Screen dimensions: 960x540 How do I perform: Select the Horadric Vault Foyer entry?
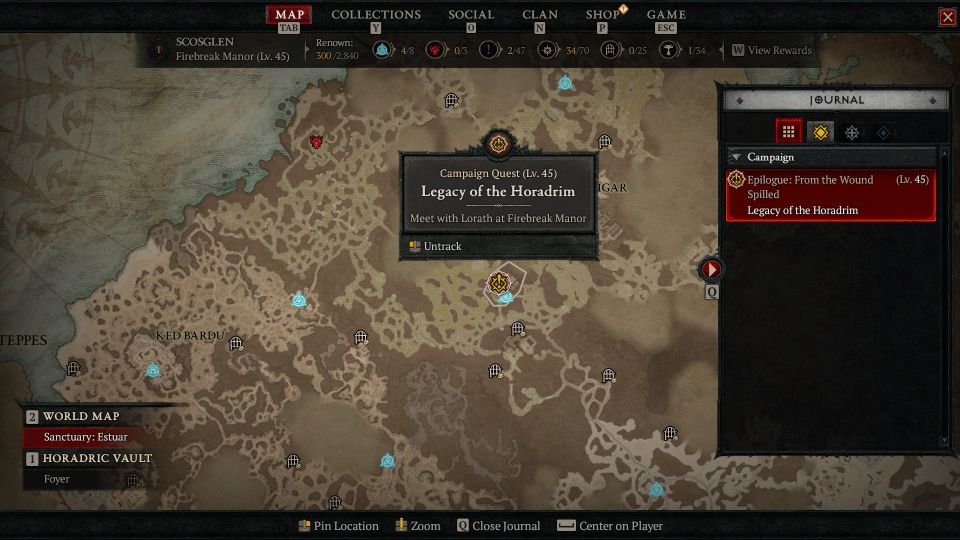[x=58, y=479]
